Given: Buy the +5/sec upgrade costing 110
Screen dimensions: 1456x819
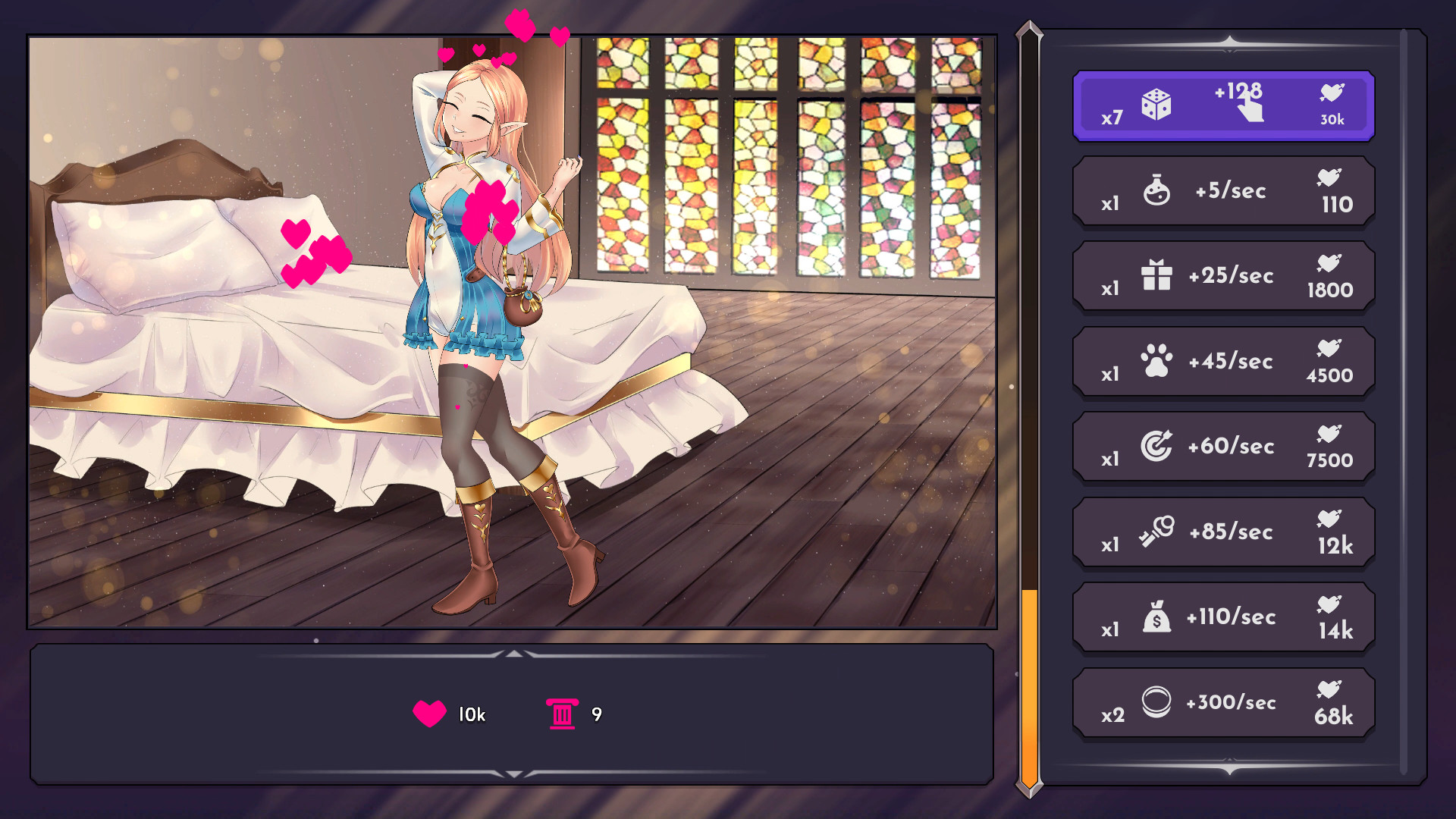Looking at the screenshot, I should [1222, 191].
